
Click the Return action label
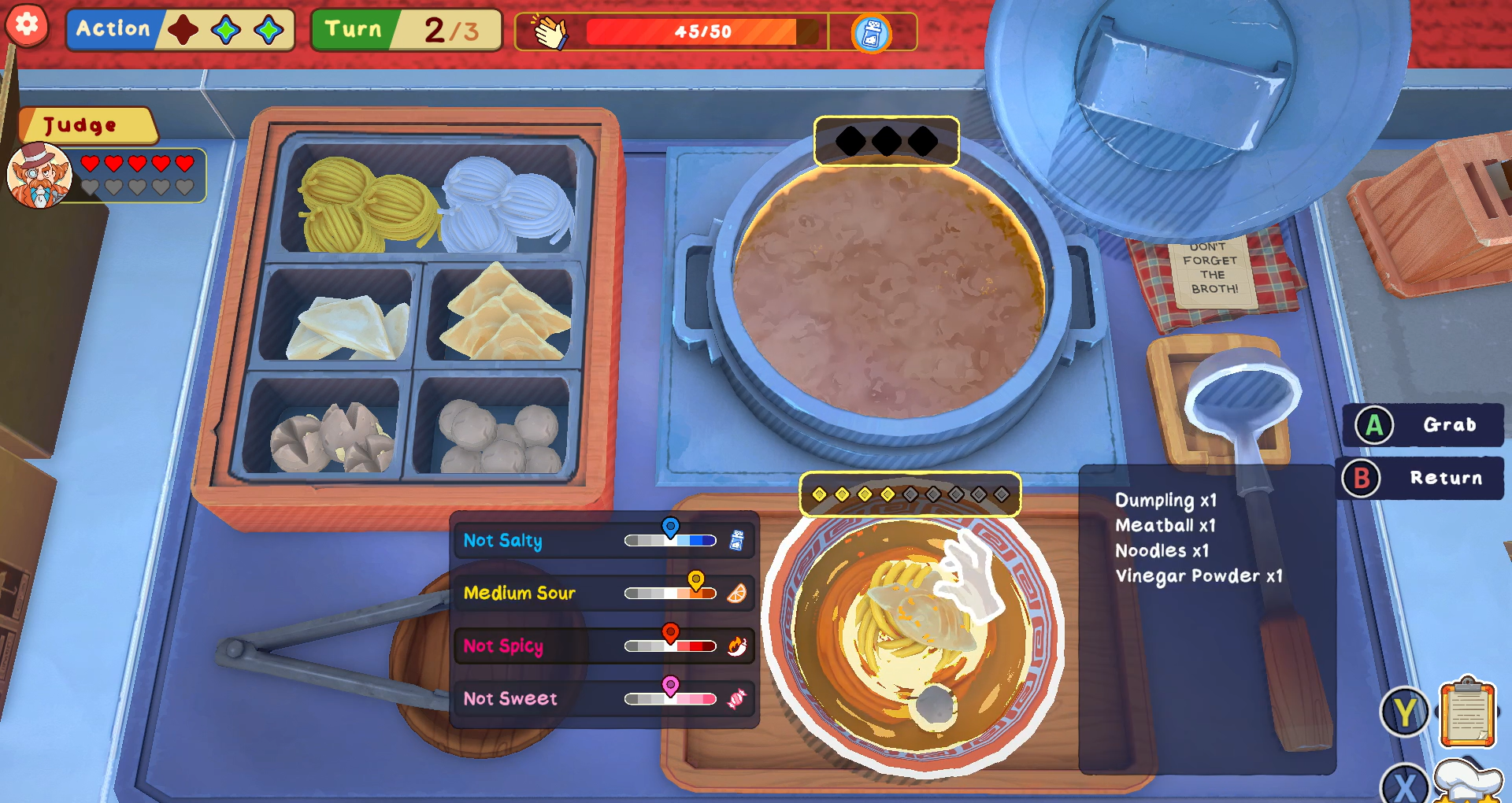click(1445, 478)
